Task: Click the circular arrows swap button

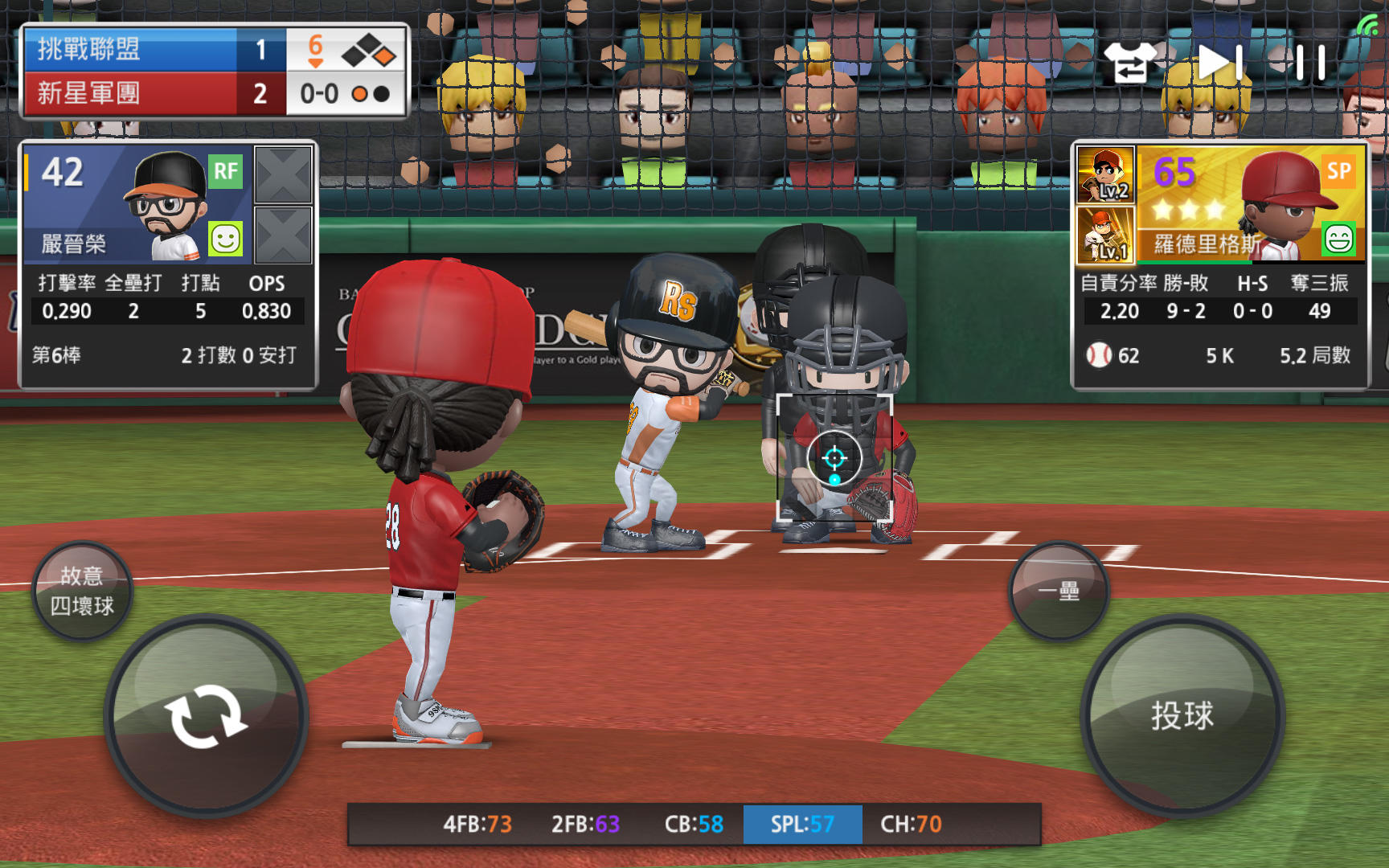Action: 206,715
